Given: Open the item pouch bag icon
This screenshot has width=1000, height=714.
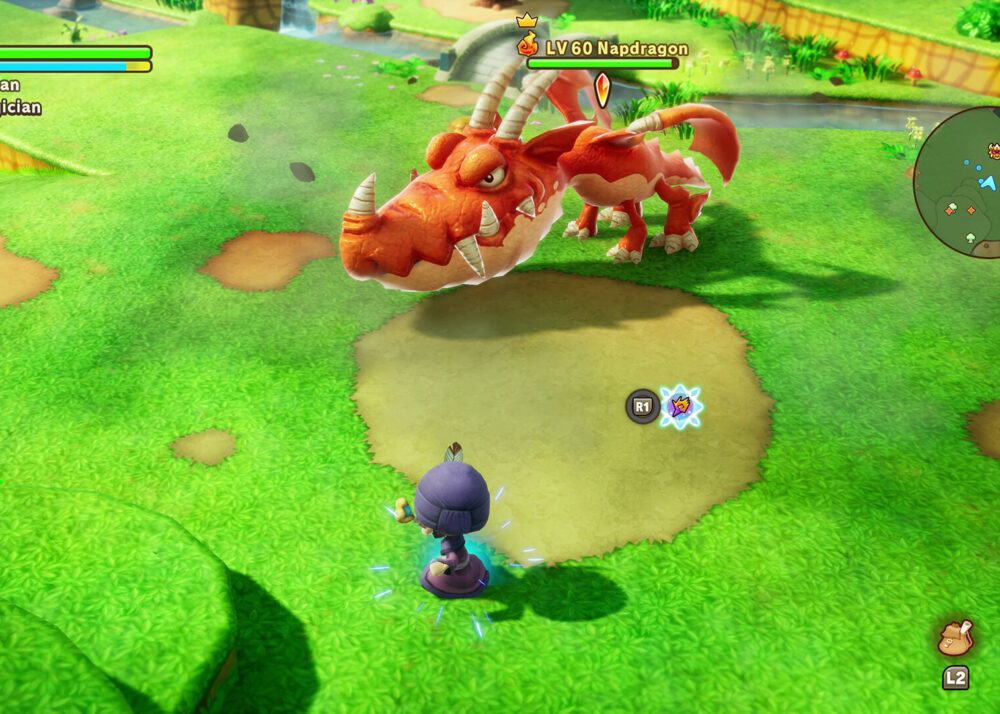Looking at the screenshot, I should tap(955, 637).
